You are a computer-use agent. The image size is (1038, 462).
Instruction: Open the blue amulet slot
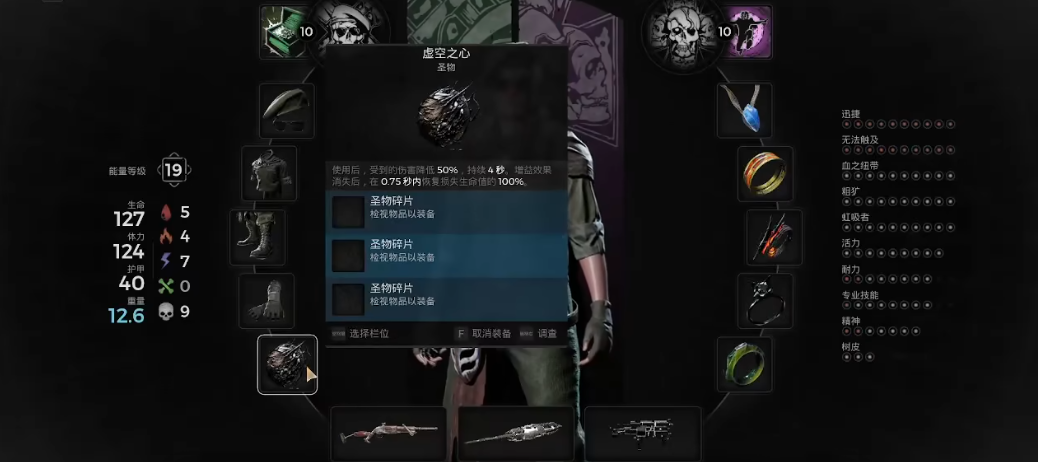click(745, 111)
